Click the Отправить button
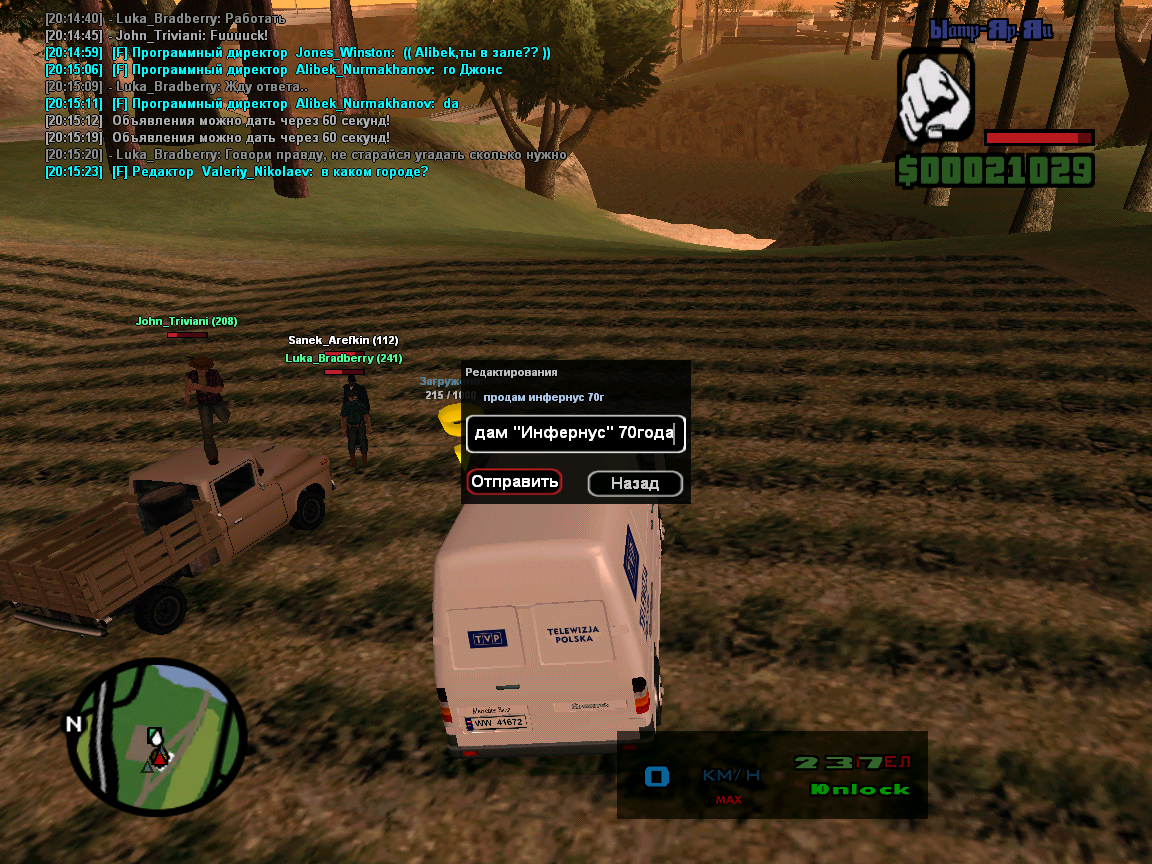Image resolution: width=1152 pixels, height=864 pixels. [514, 483]
